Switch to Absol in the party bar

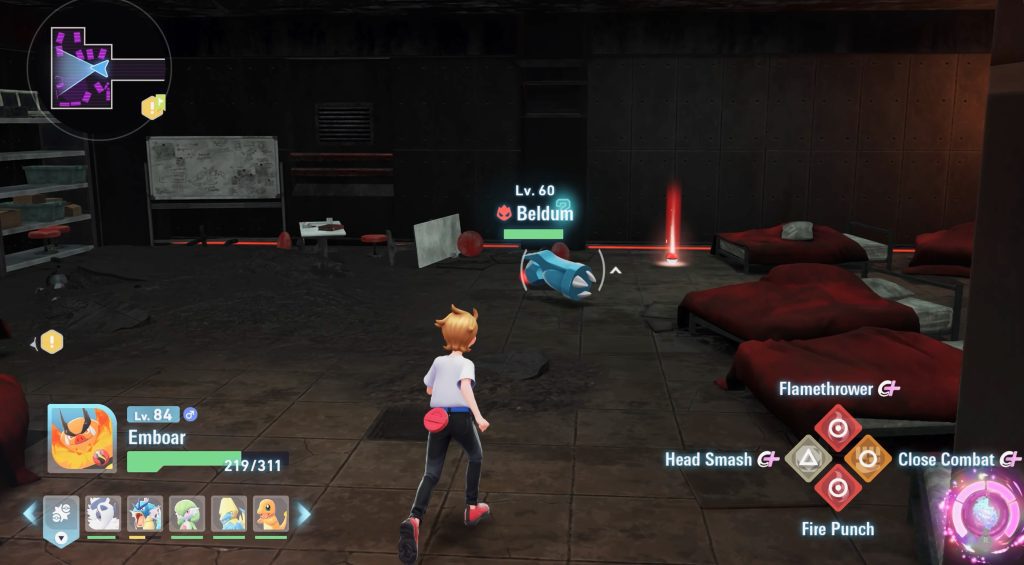pos(103,514)
